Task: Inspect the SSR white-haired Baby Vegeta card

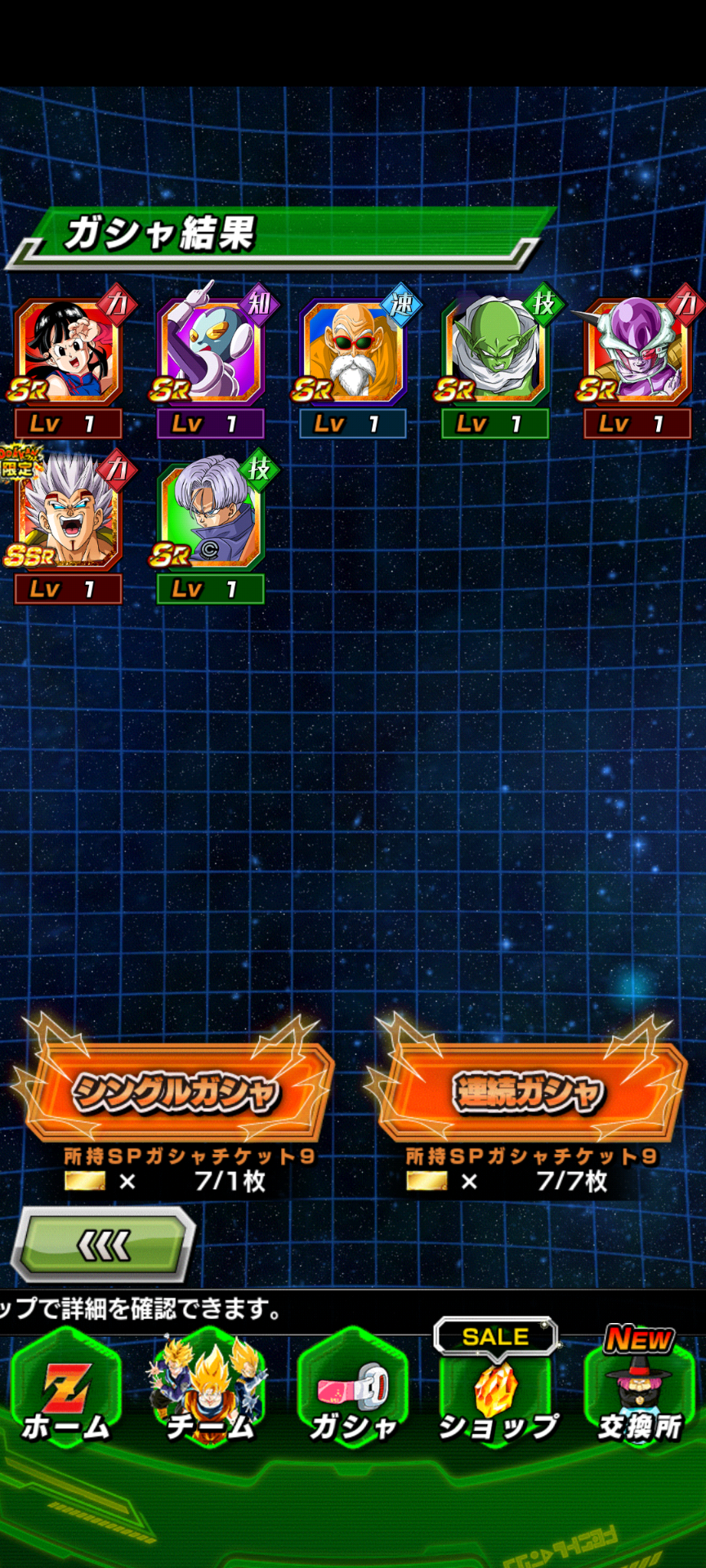Action: 69,518
